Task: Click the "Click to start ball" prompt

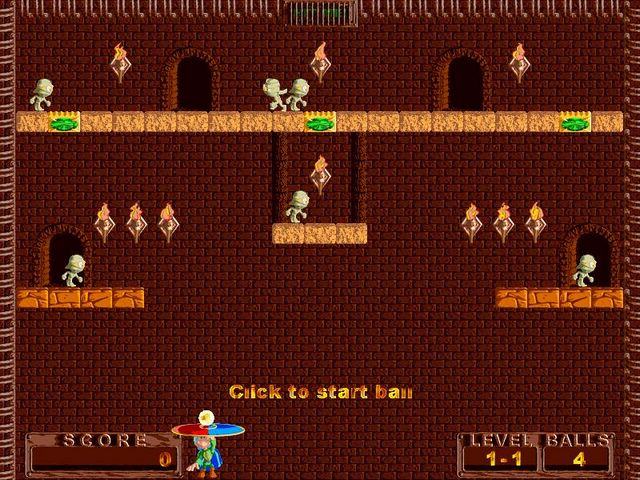Action: coord(320,392)
